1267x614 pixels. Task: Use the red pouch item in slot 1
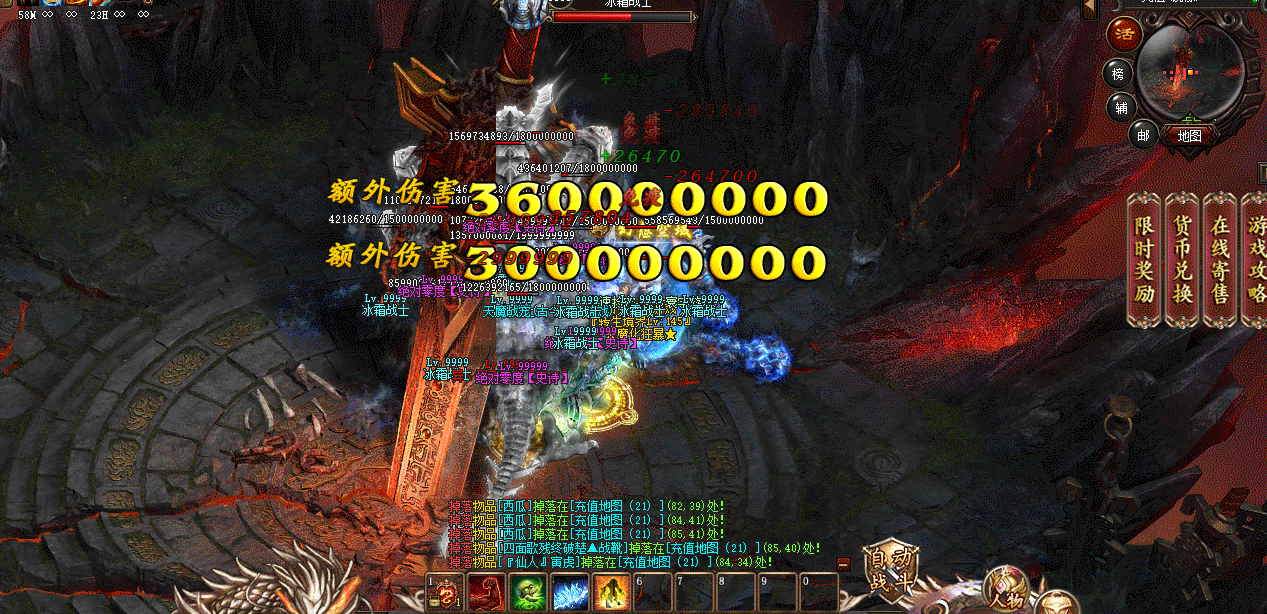pos(444,593)
